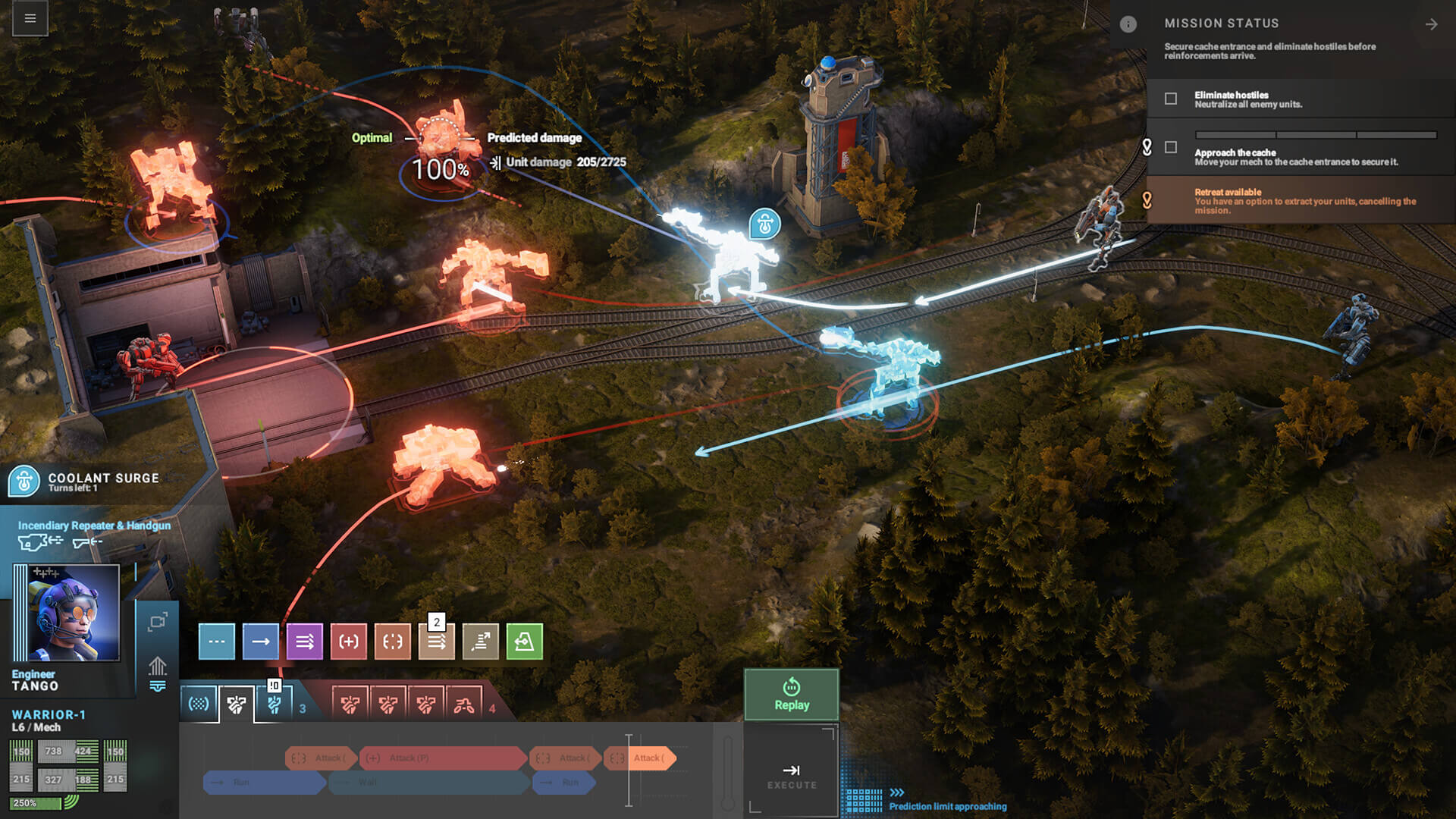Toggle the Approach the cache objective checkbox
Image resolution: width=1456 pixels, height=819 pixels.
(1171, 147)
